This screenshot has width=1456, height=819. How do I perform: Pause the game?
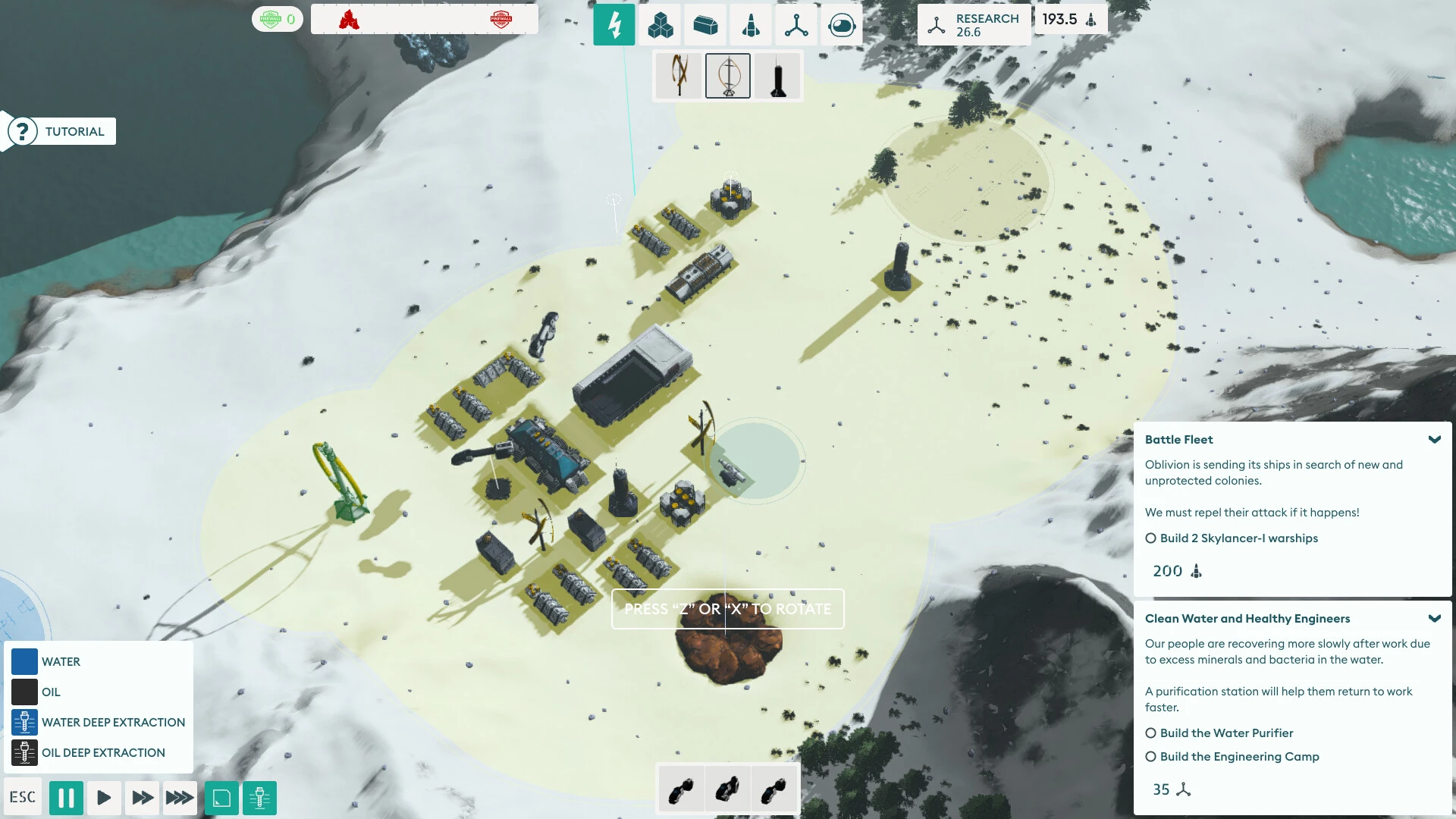click(x=66, y=798)
